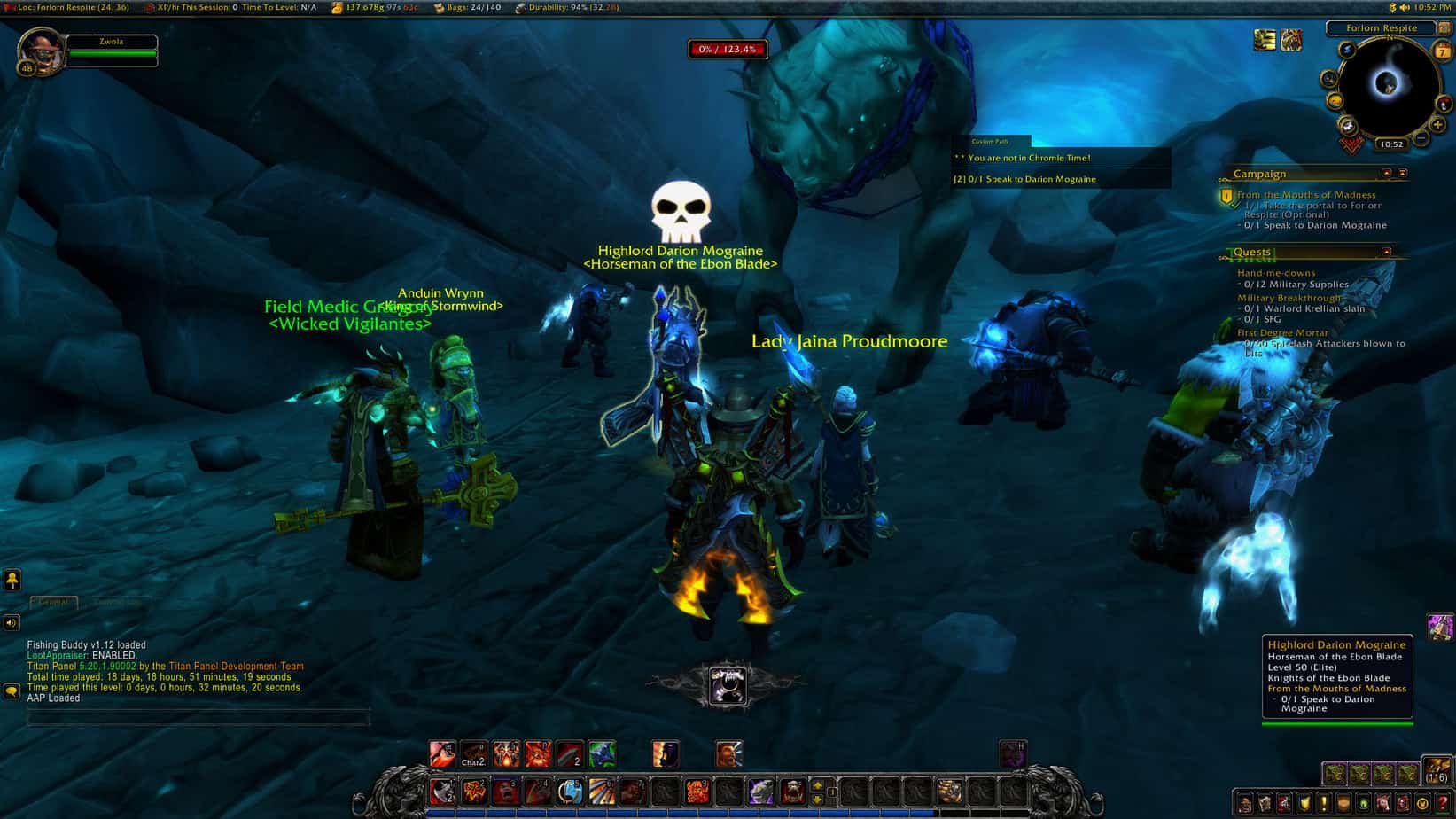The image size is (1456, 819).
Task: Zoom in using the minimap plus button
Action: click(x=1437, y=125)
